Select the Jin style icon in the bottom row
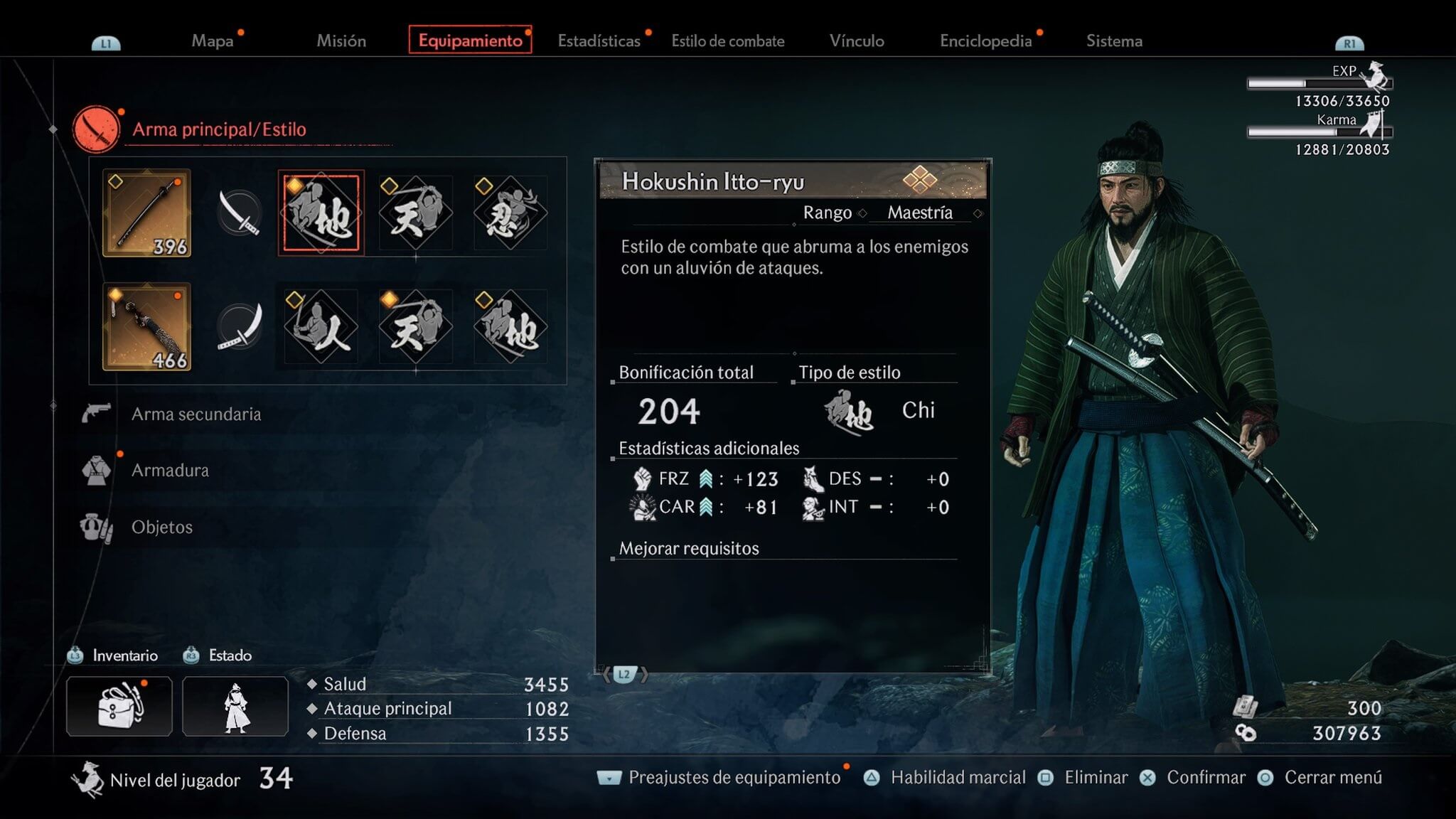The width and height of the screenshot is (1456, 819). [x=321, y=326]
